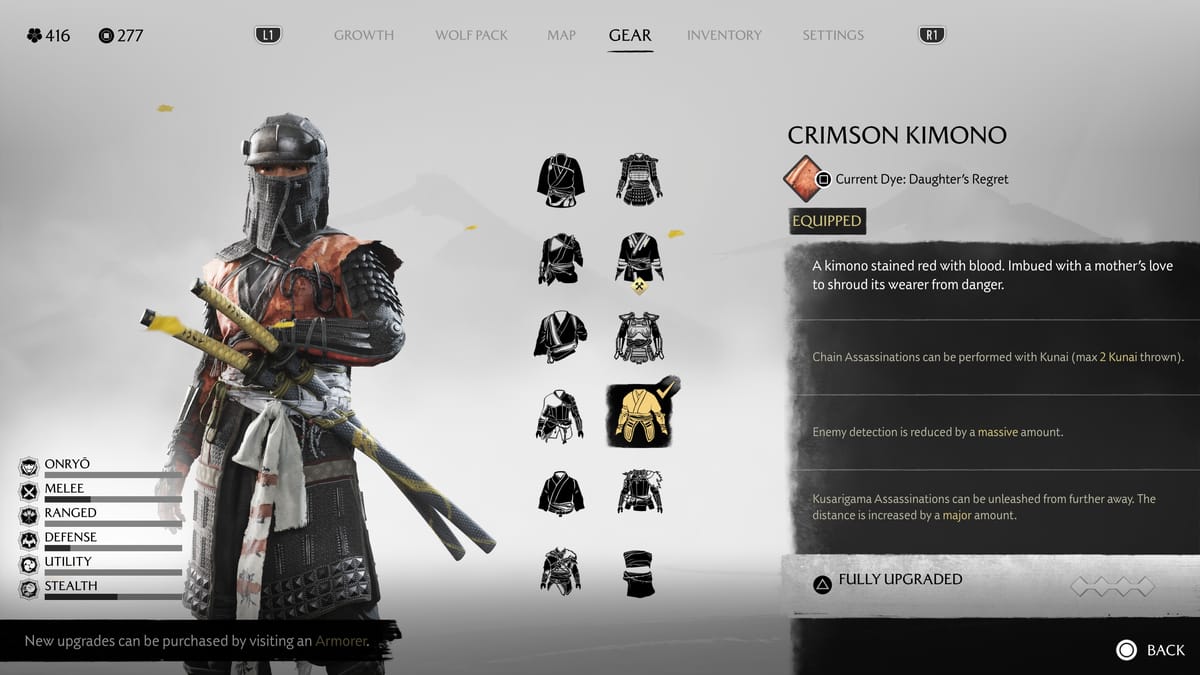This screenshot has width=1200, height=675.
Task: Pick the wrapped chest band armor icon
Action: point(639,573)
